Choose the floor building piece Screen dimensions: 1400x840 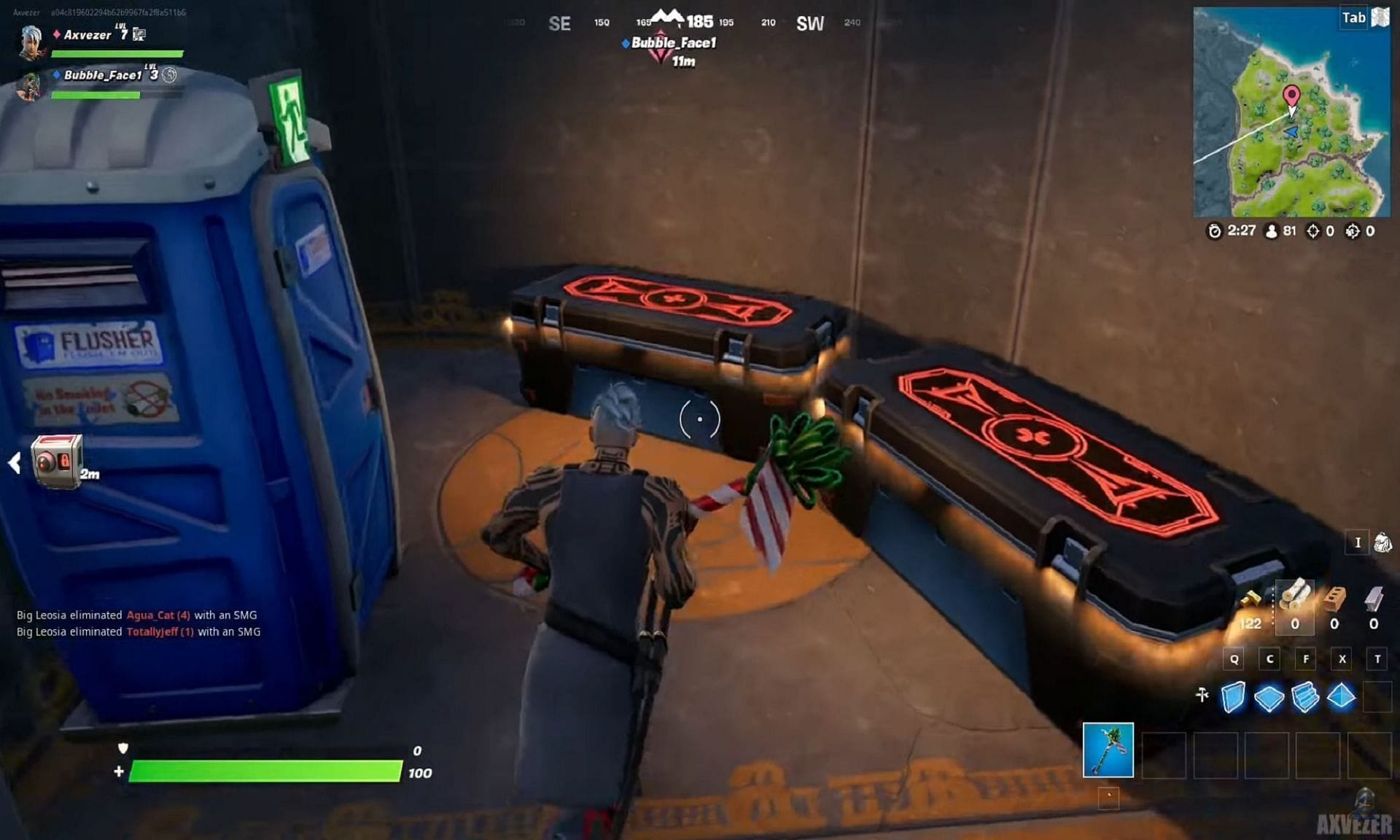point(1269,697)
